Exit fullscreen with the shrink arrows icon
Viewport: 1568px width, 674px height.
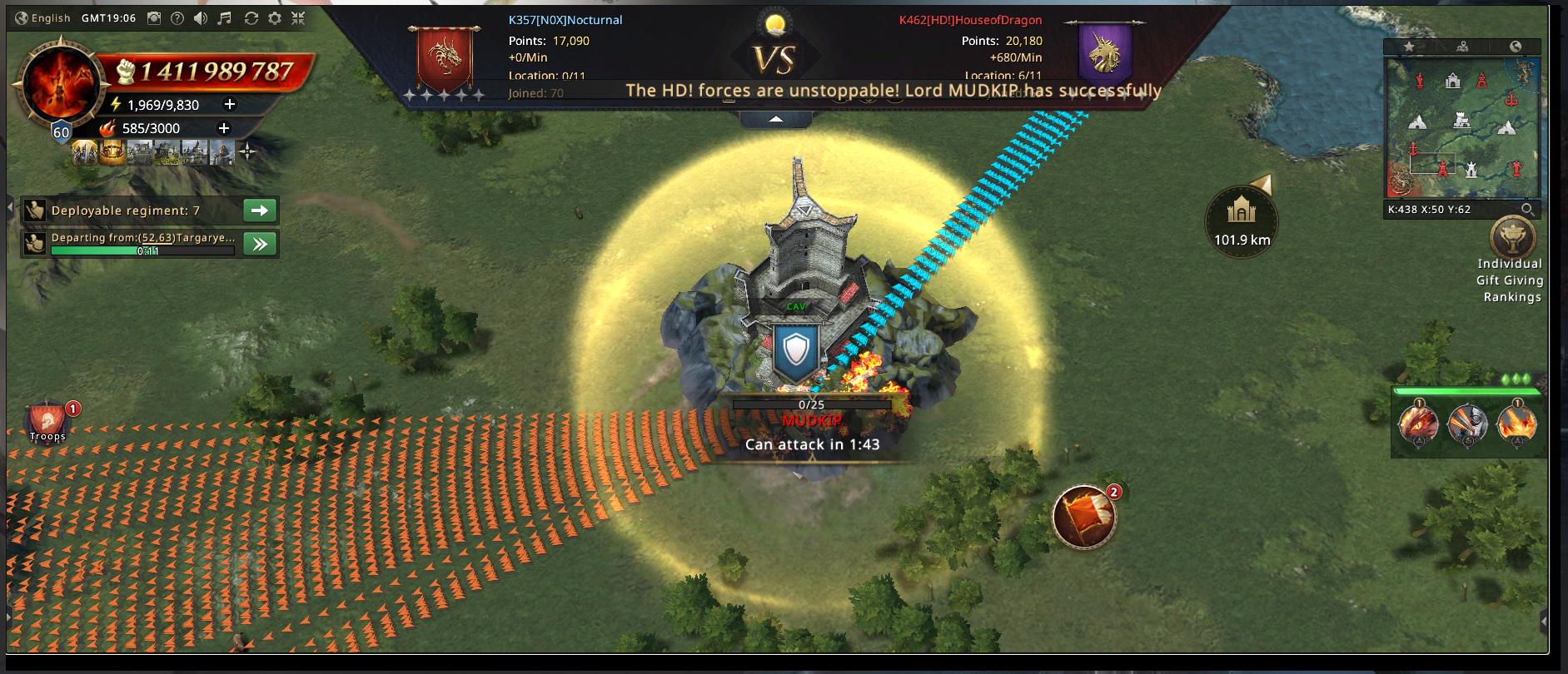point(298,18)
